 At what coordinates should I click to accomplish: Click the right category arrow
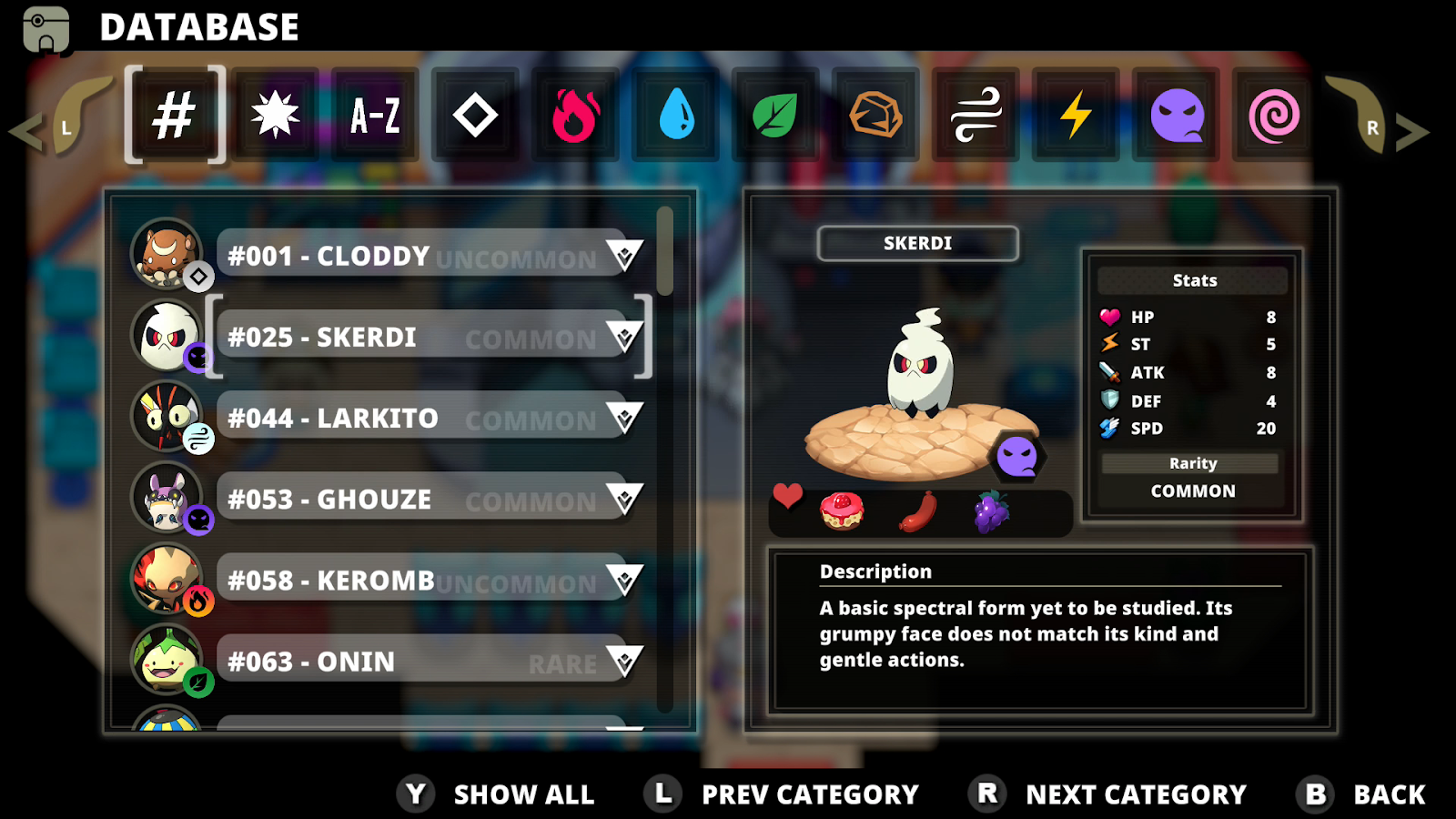(1410, 132)
